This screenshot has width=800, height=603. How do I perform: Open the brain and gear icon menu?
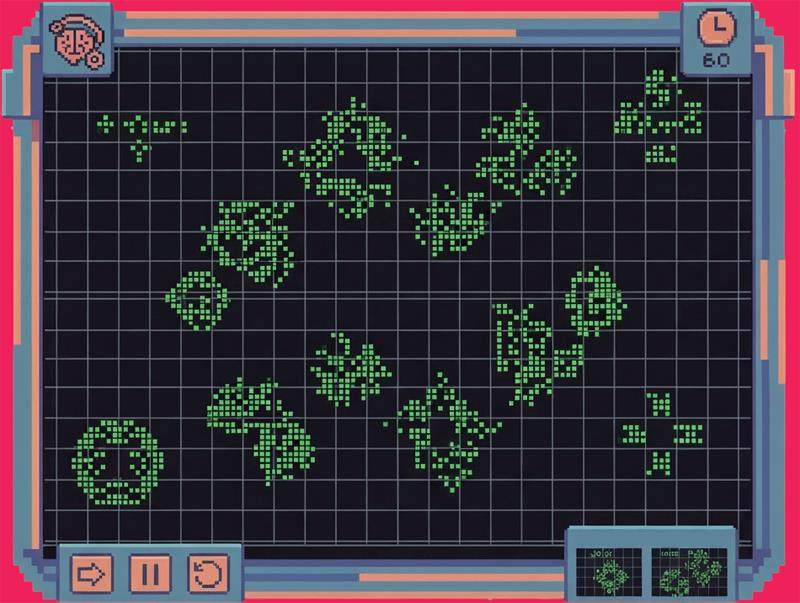click(77, 43)
